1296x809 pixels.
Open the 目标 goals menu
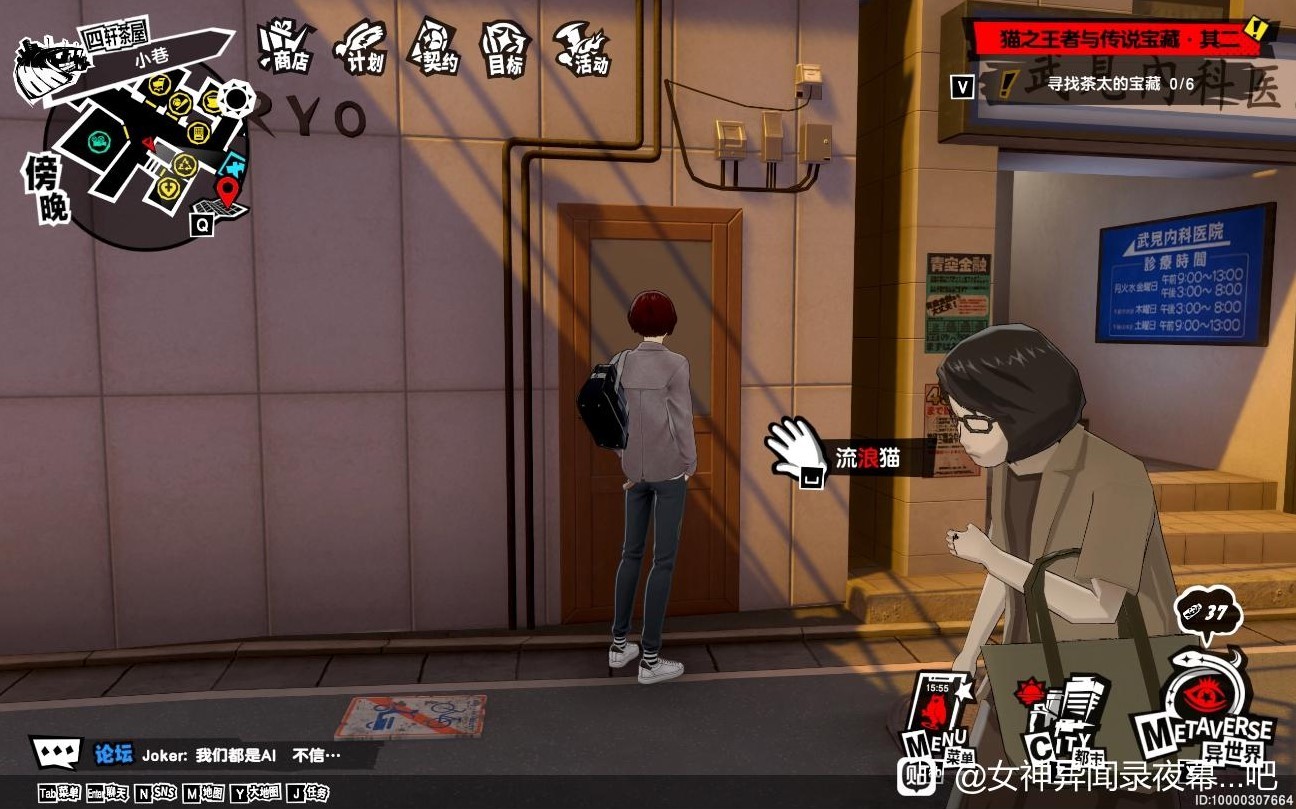[x=505, y=47]
